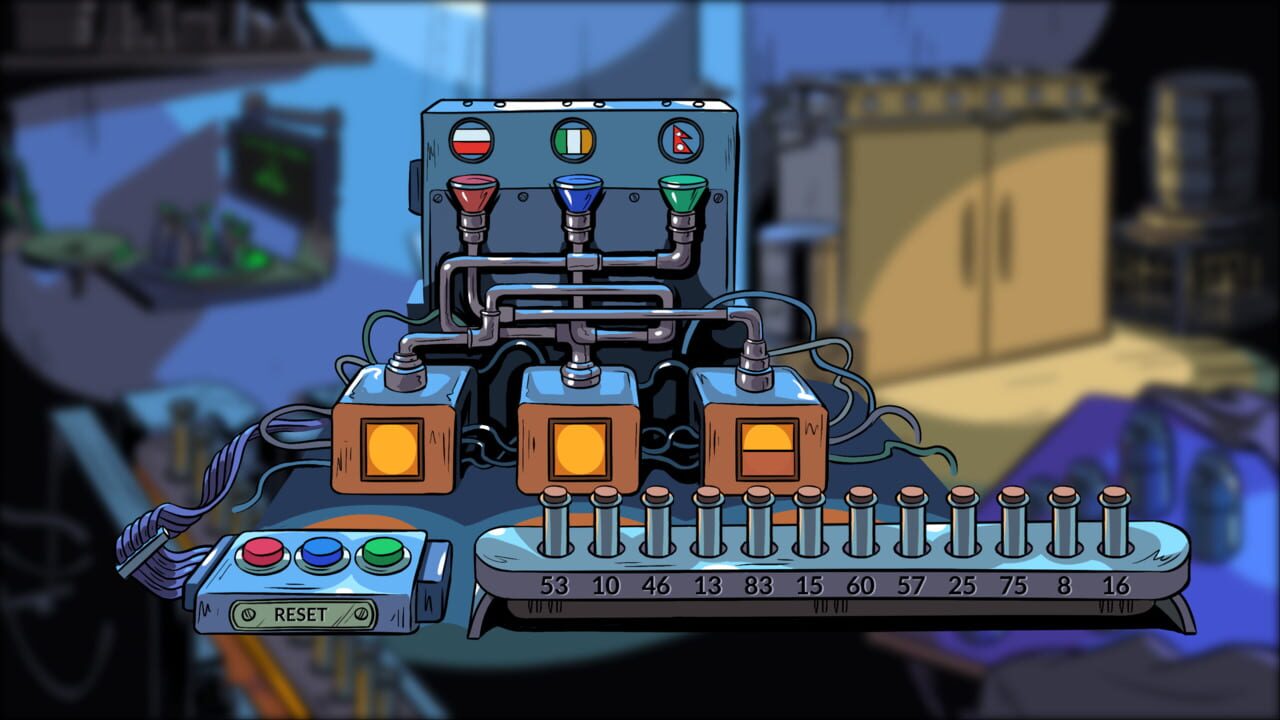Click the Nepal flag icon
The width and height of the screenshot is (1280, 720).
click(x=678, y=138)
